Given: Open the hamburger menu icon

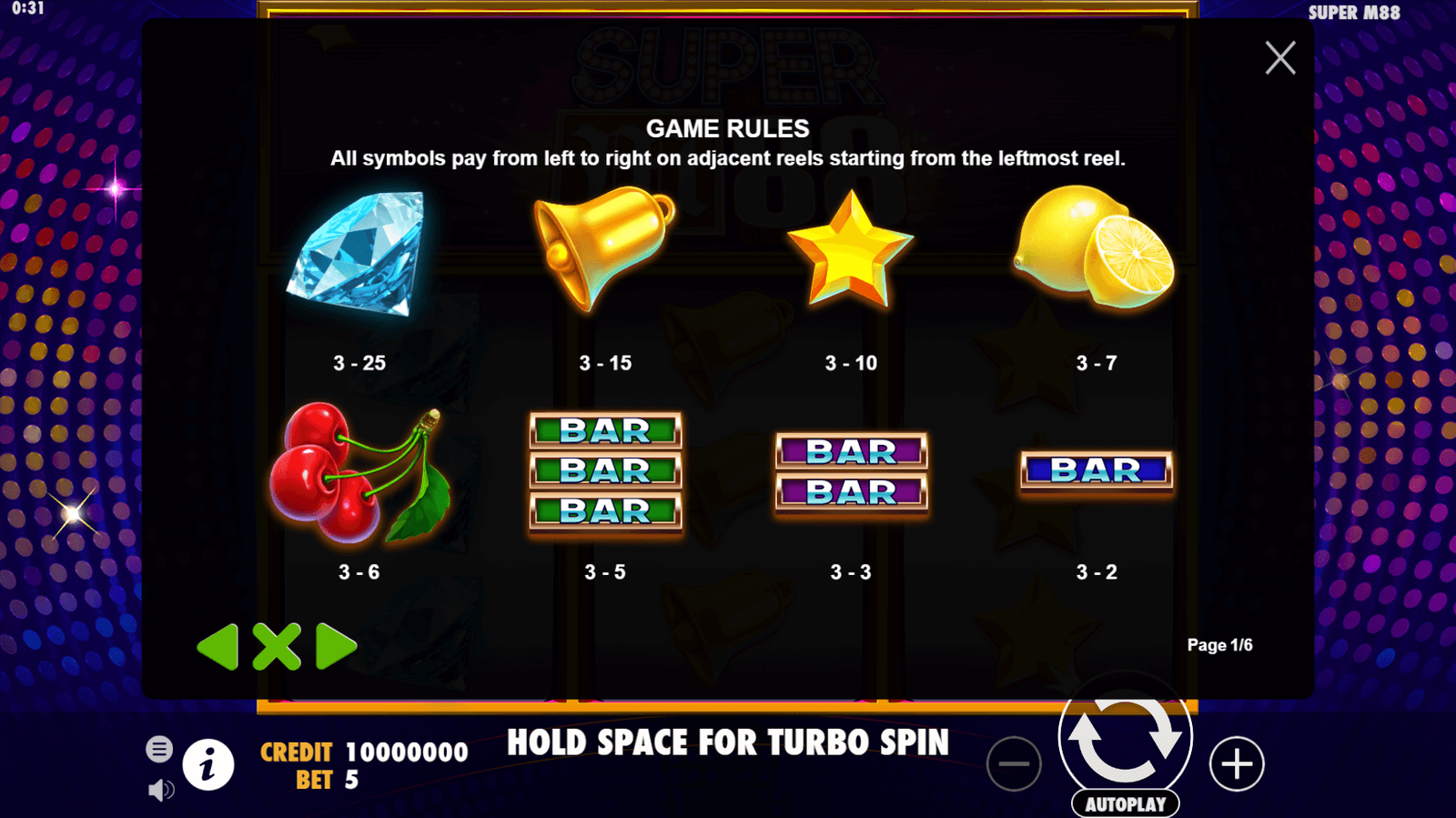Looking at the screenshot, I should coord(159,749).
